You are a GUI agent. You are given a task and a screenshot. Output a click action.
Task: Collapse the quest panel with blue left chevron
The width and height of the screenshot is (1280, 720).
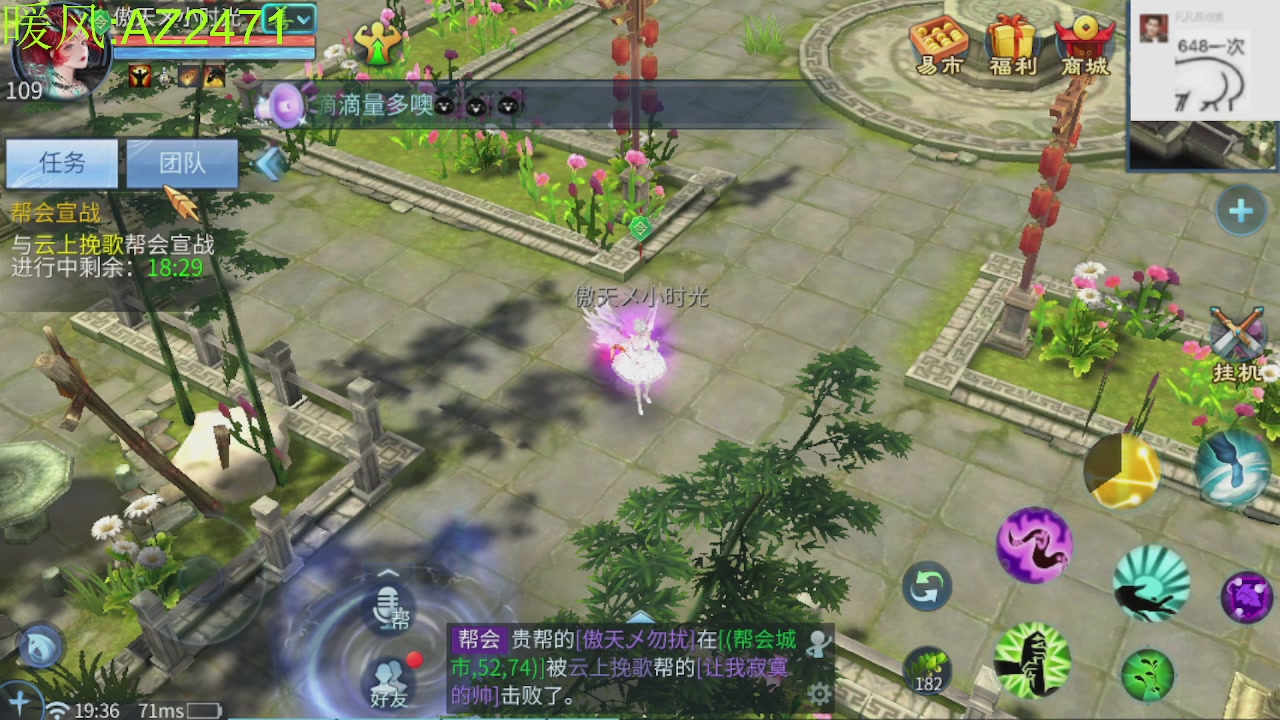(268, 163)
